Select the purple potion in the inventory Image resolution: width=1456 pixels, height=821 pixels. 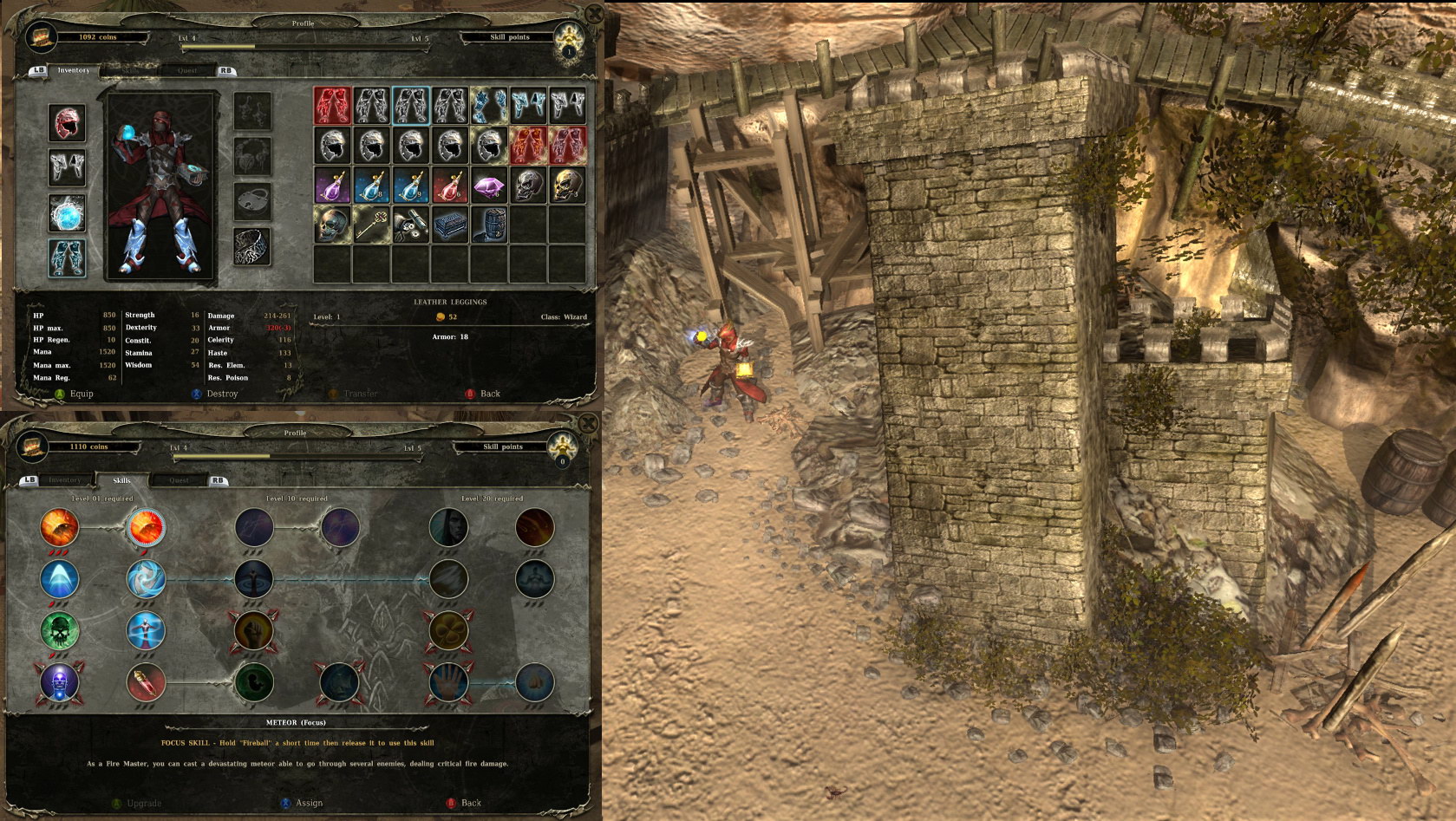pos(332,186)
